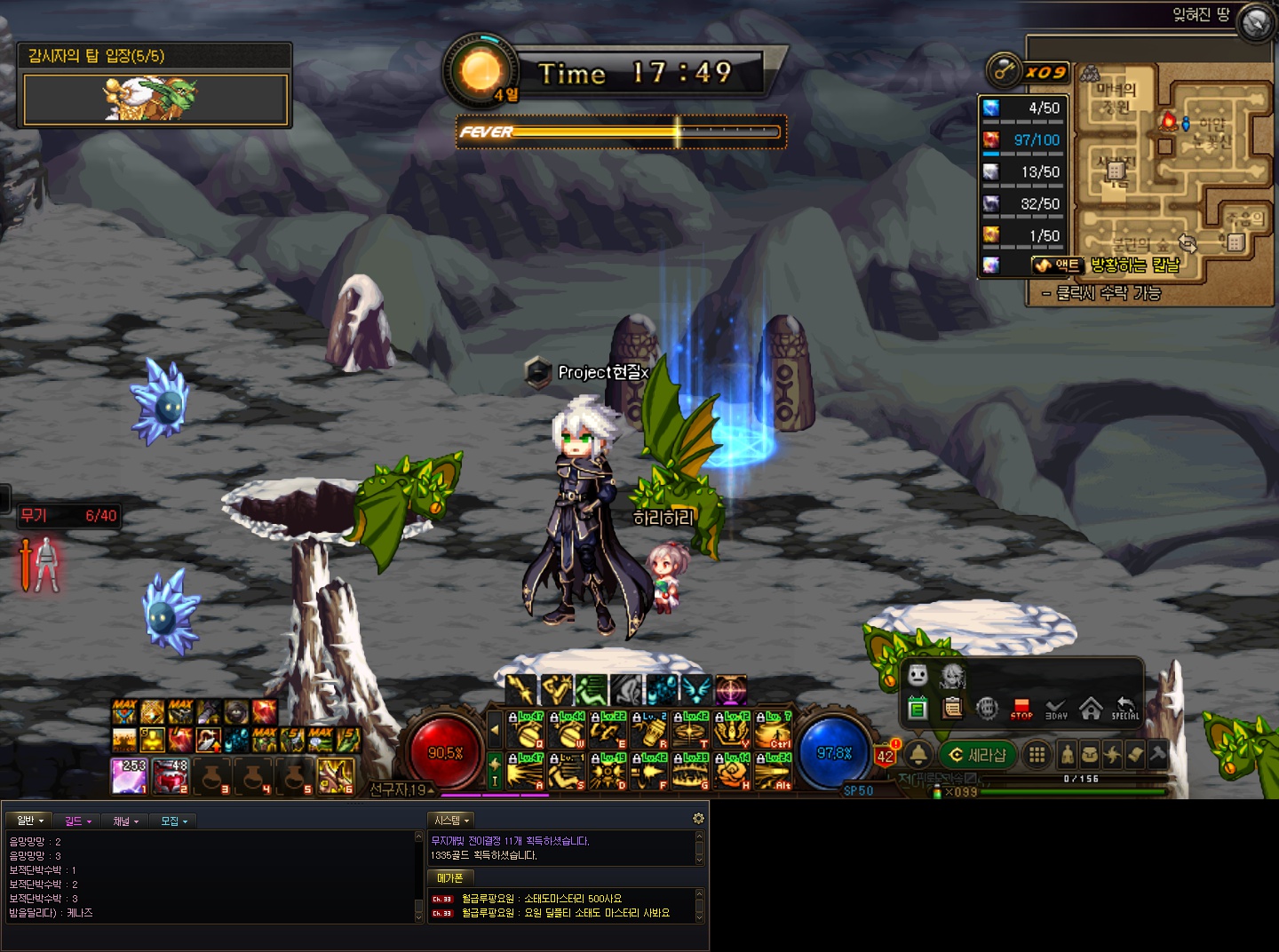Image resolution: width=1279 pixels, height=952 pixels.
Task: Click the bell notification button
Action: click(918, 755)
